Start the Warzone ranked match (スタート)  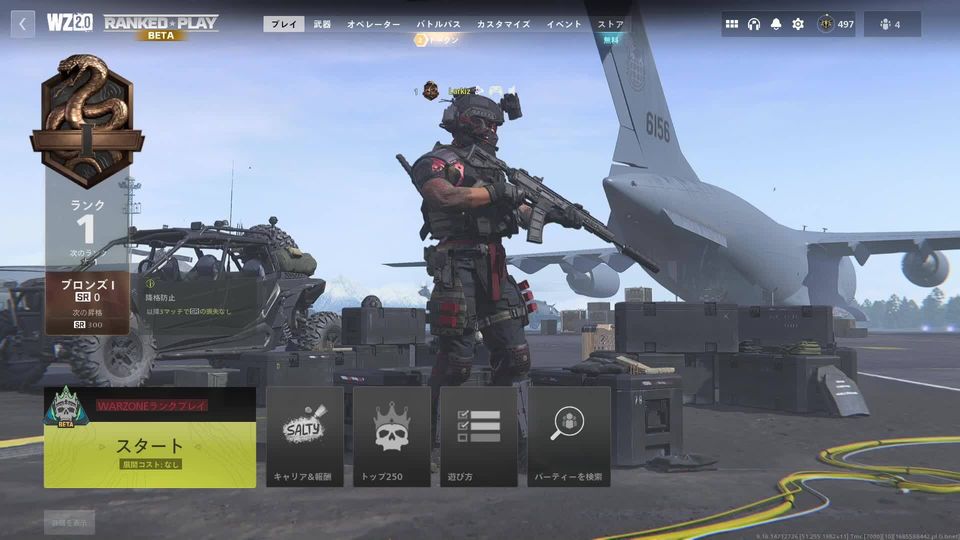coord(150,446)
